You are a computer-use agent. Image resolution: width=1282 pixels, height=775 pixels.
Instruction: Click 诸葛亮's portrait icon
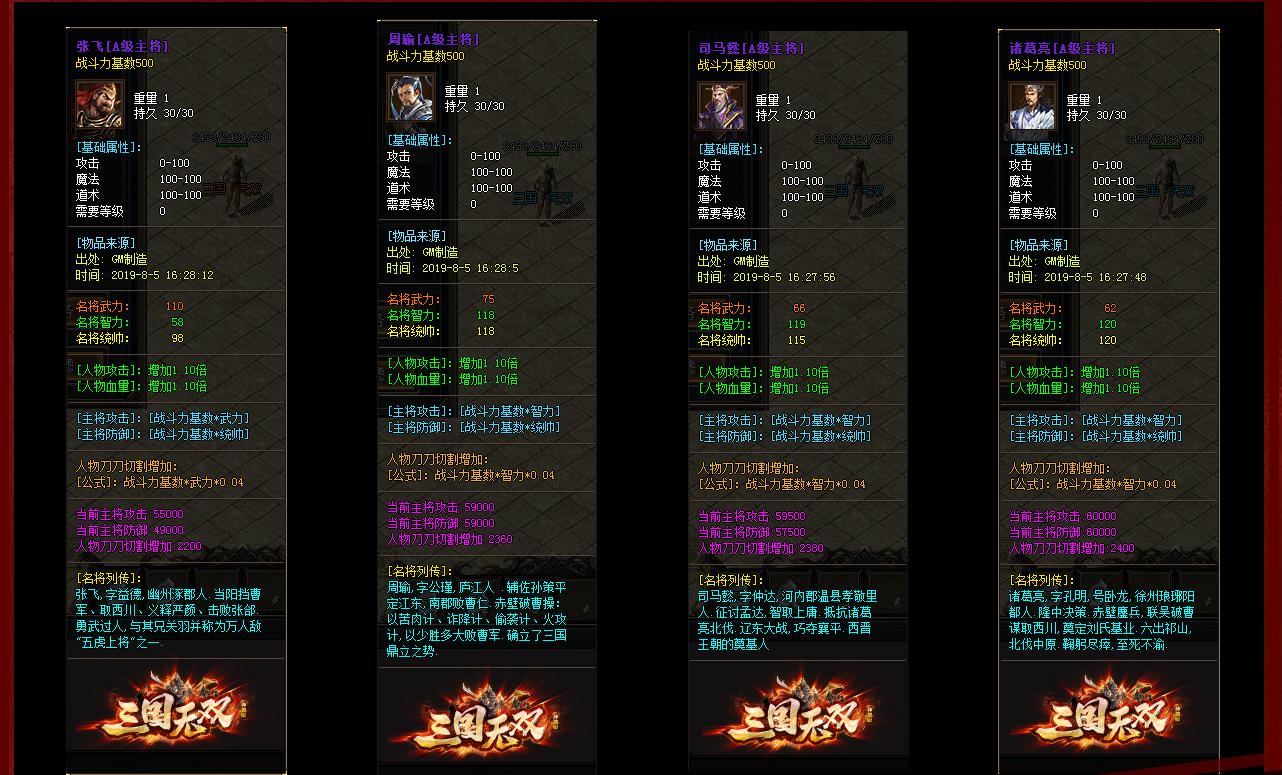[x=1033, y=106]
